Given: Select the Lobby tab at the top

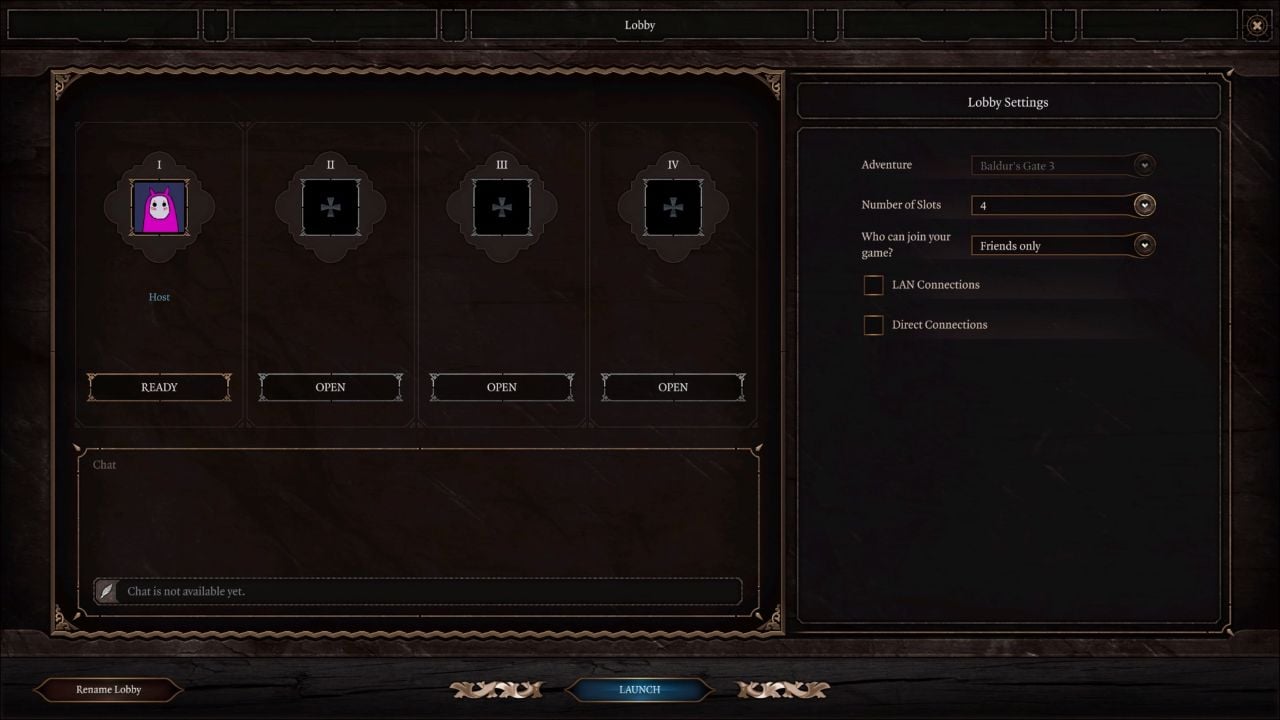Looking at the screenshot, I should (x=639, y=25).
